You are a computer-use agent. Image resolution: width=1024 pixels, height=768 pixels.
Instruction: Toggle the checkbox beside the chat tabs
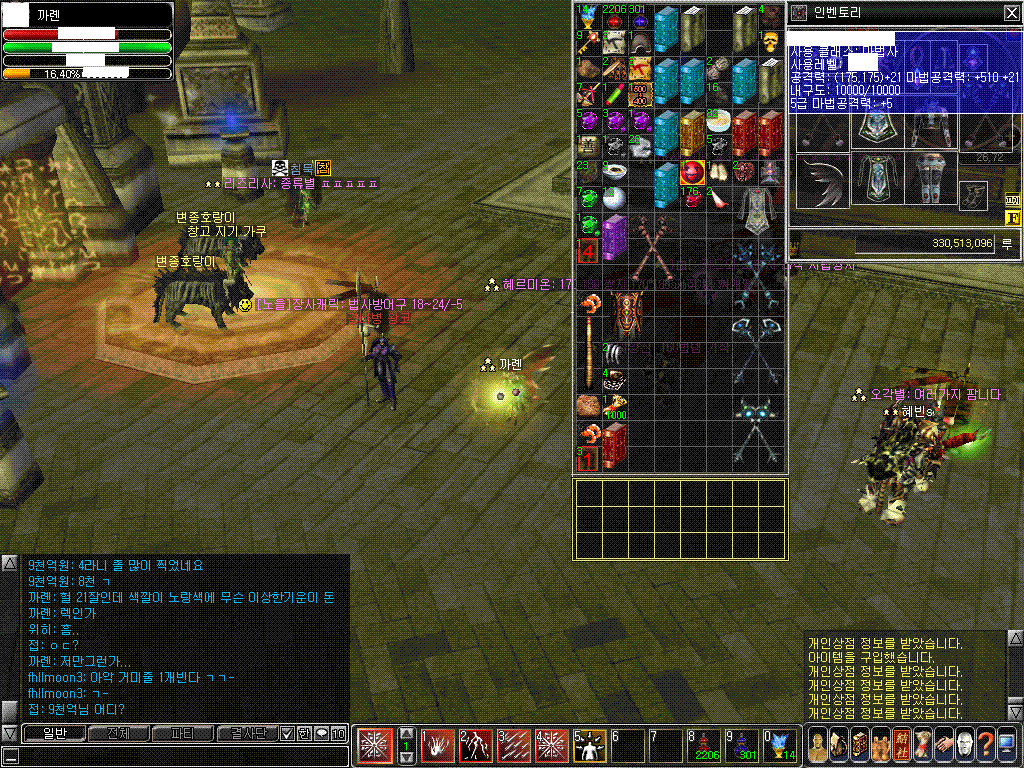coord(287,734)
